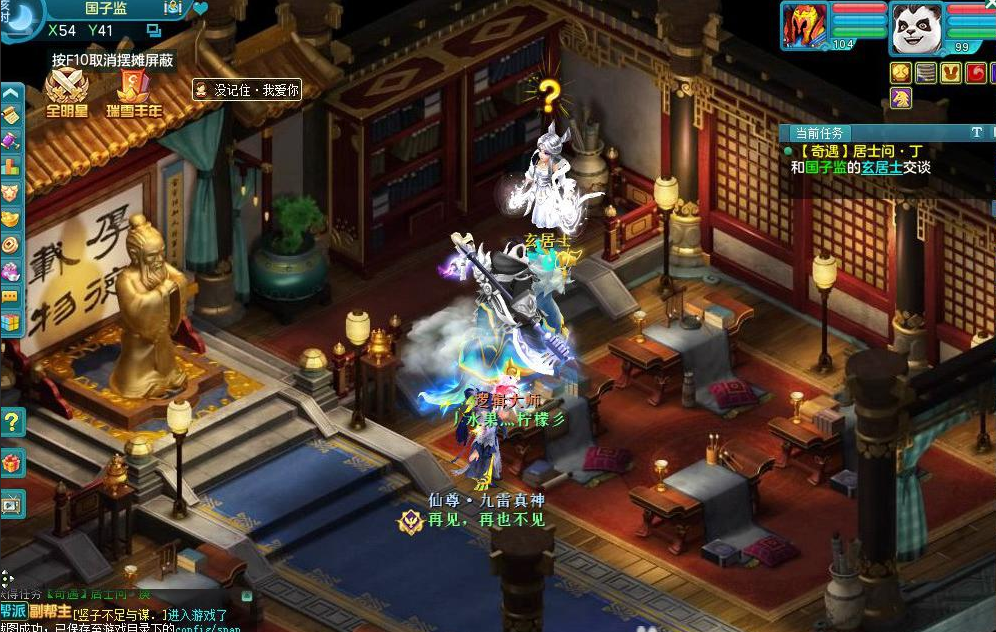Click the 玄居士 link in quest tracker

coord(883,167)
